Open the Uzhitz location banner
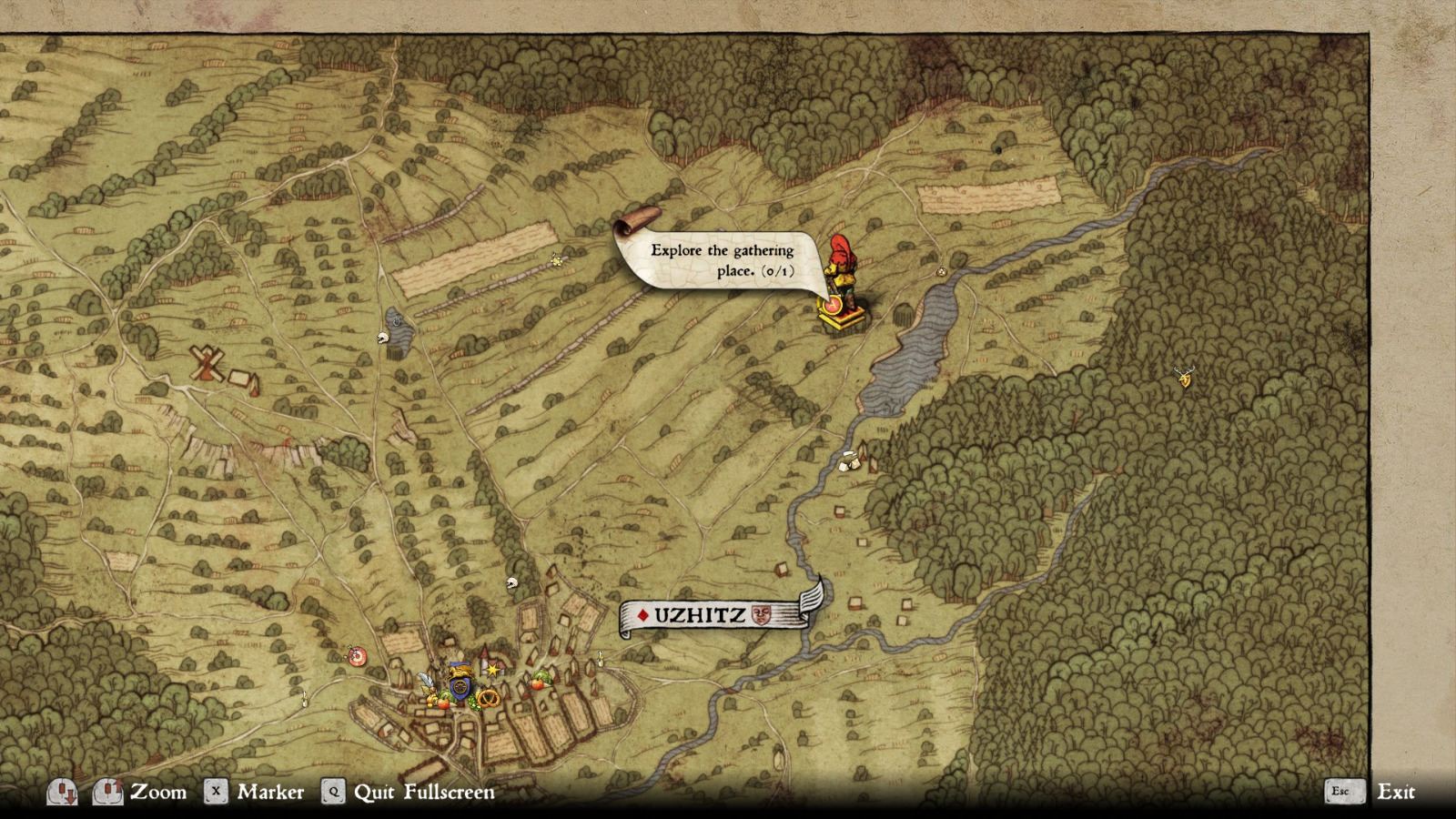This screenshot has width=1456, height=819. [x=699, y=613]
